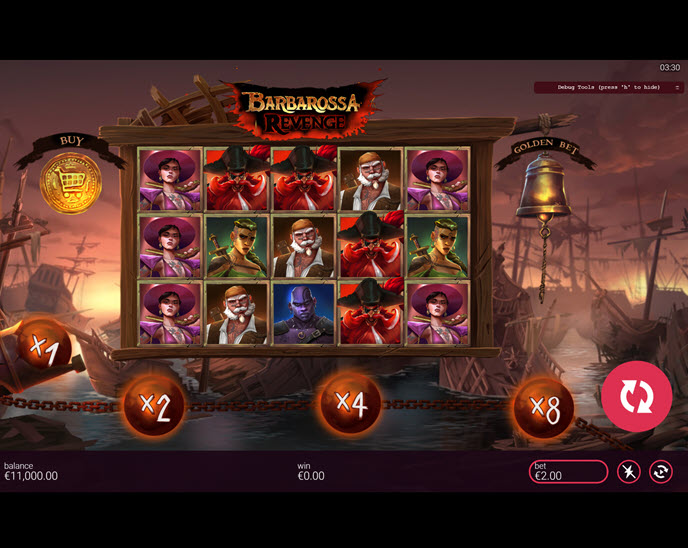Expand the Debug Tools bar

[x=677, y=88]
